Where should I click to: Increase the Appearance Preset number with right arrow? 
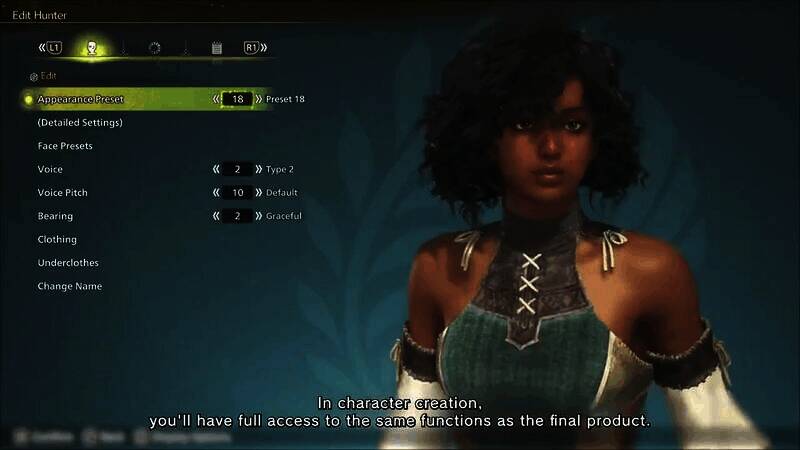pyautogui.click(x=259, y=99)
